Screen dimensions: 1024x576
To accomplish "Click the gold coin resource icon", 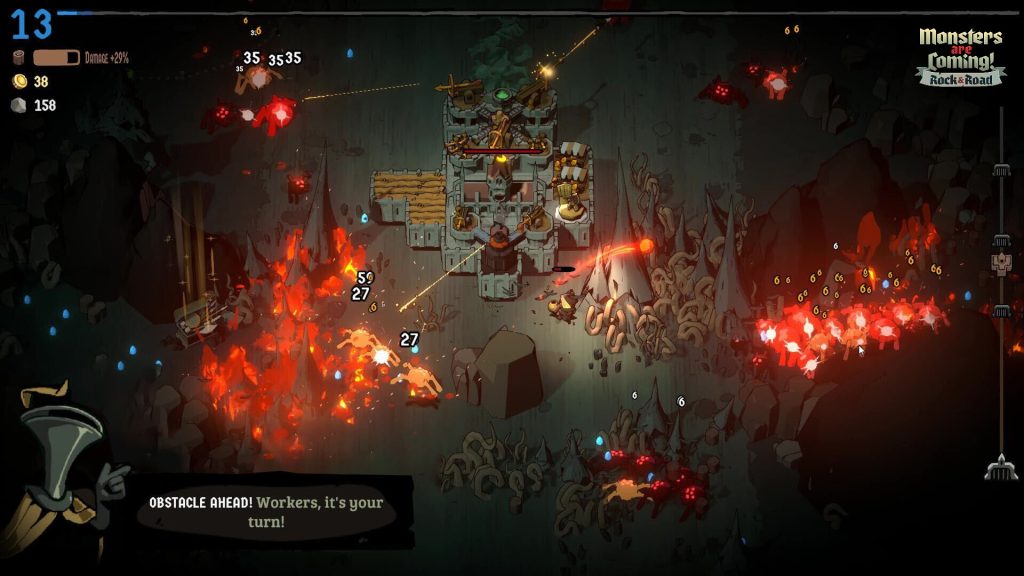I will [x=18, y=82].
